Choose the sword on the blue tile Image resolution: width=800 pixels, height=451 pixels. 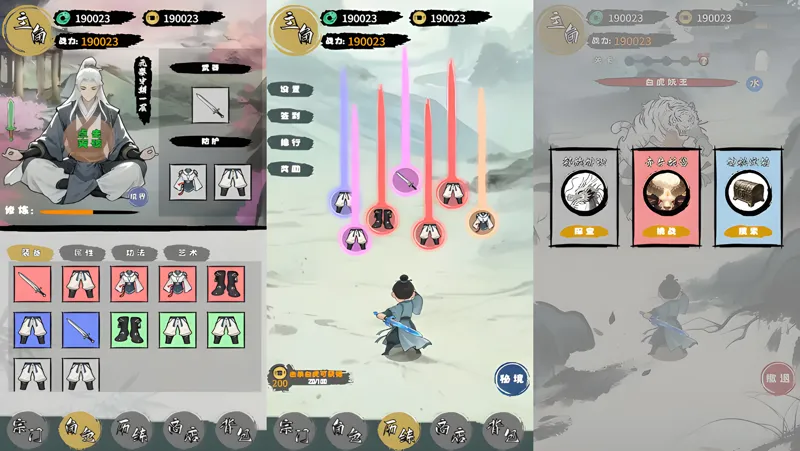[81, 330]
